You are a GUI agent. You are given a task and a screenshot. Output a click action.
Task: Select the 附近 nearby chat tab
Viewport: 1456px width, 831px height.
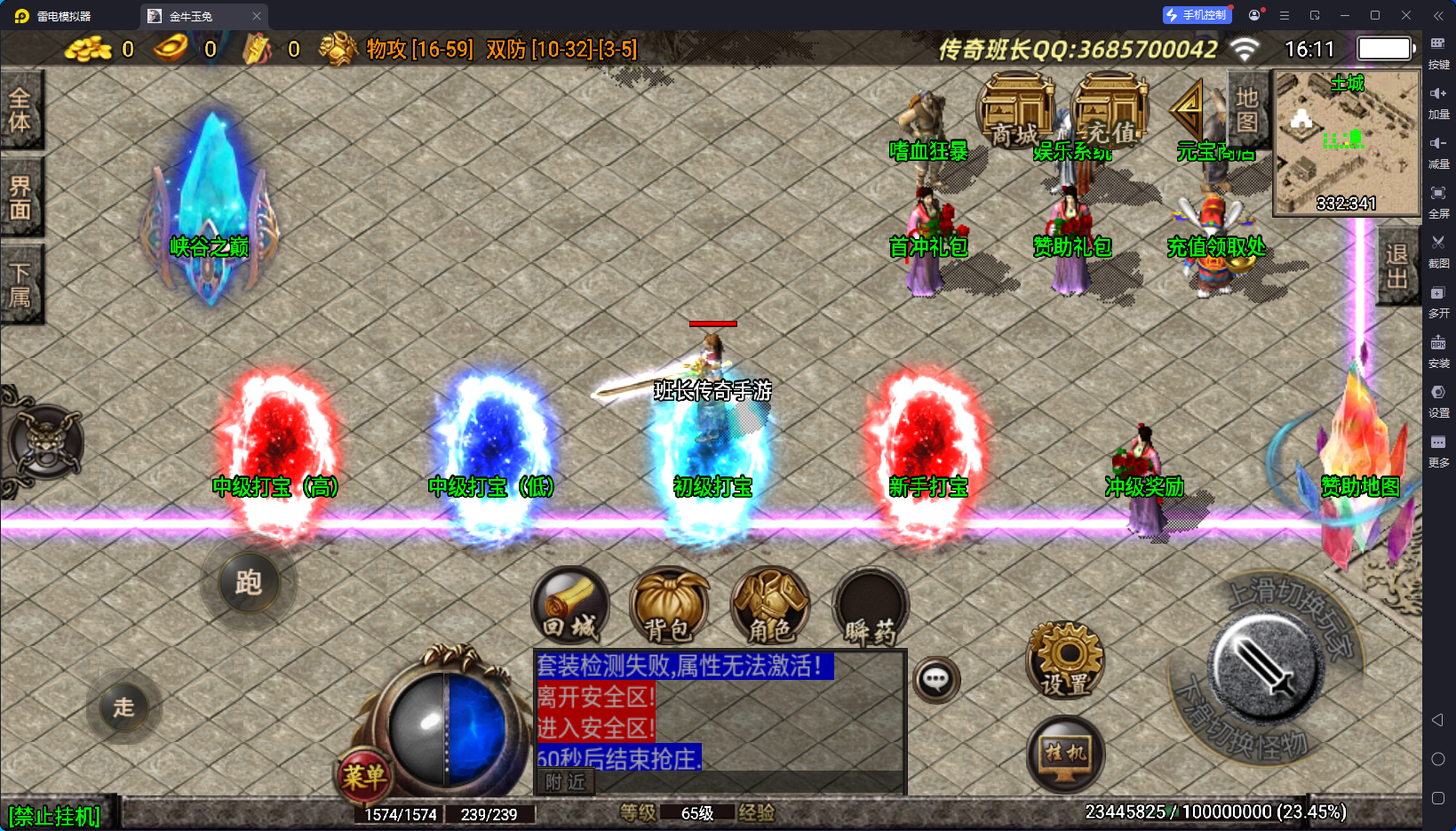(566, 782)
